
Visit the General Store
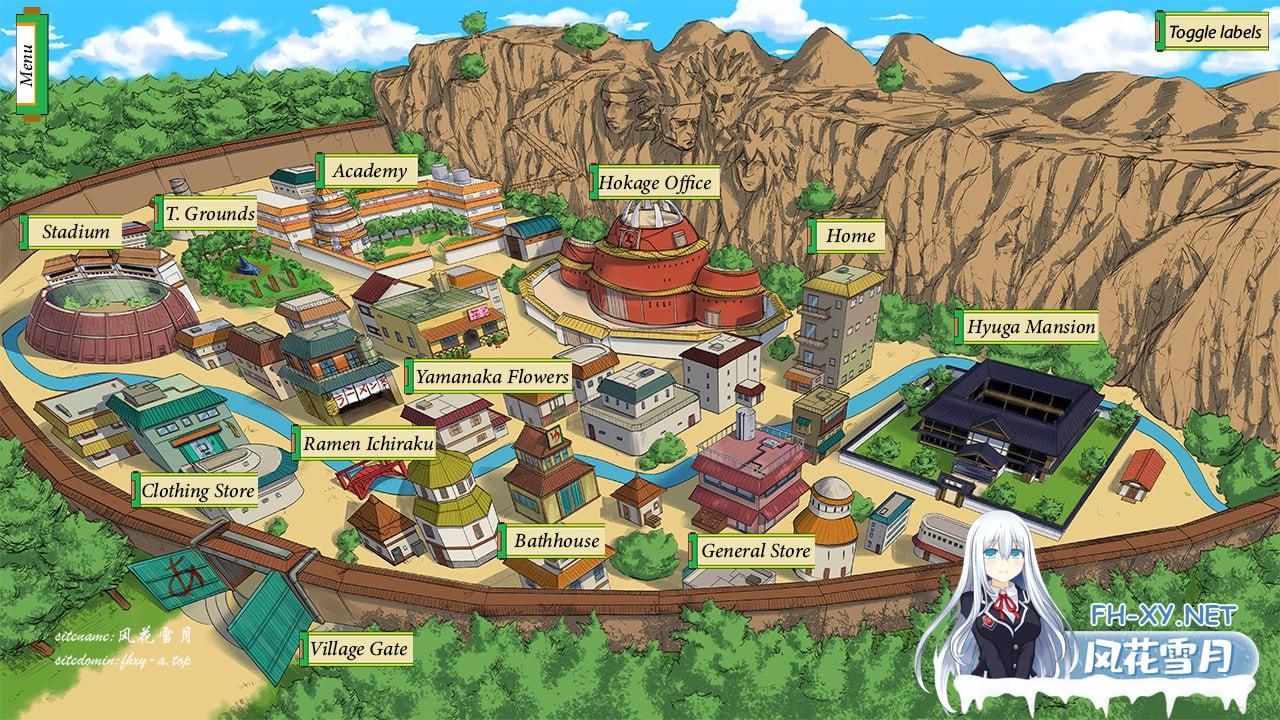tap(755, 551)
